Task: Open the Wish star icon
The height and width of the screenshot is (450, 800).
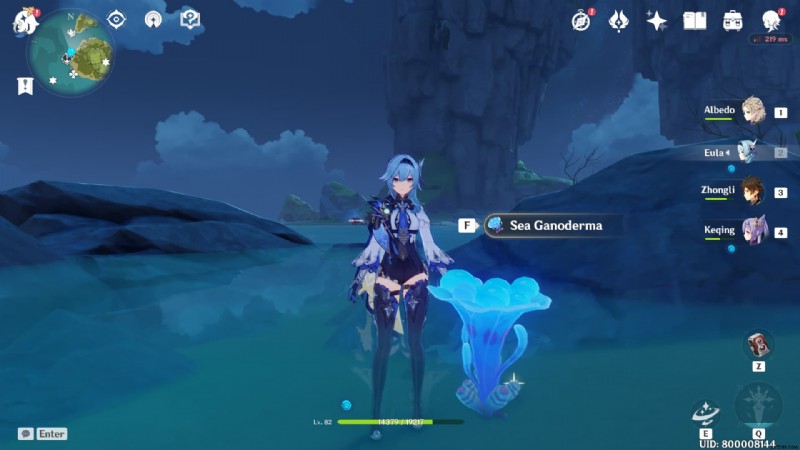Action: 657,20
